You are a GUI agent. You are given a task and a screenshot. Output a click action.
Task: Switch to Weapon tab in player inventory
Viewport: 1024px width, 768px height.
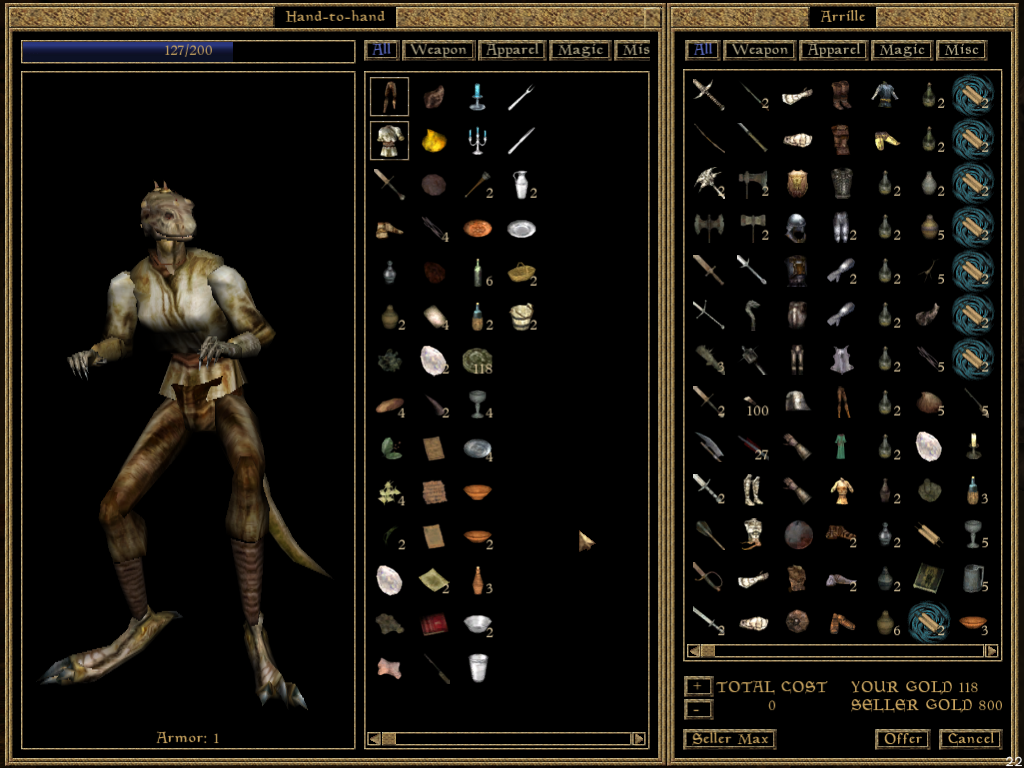click(437, 50)
